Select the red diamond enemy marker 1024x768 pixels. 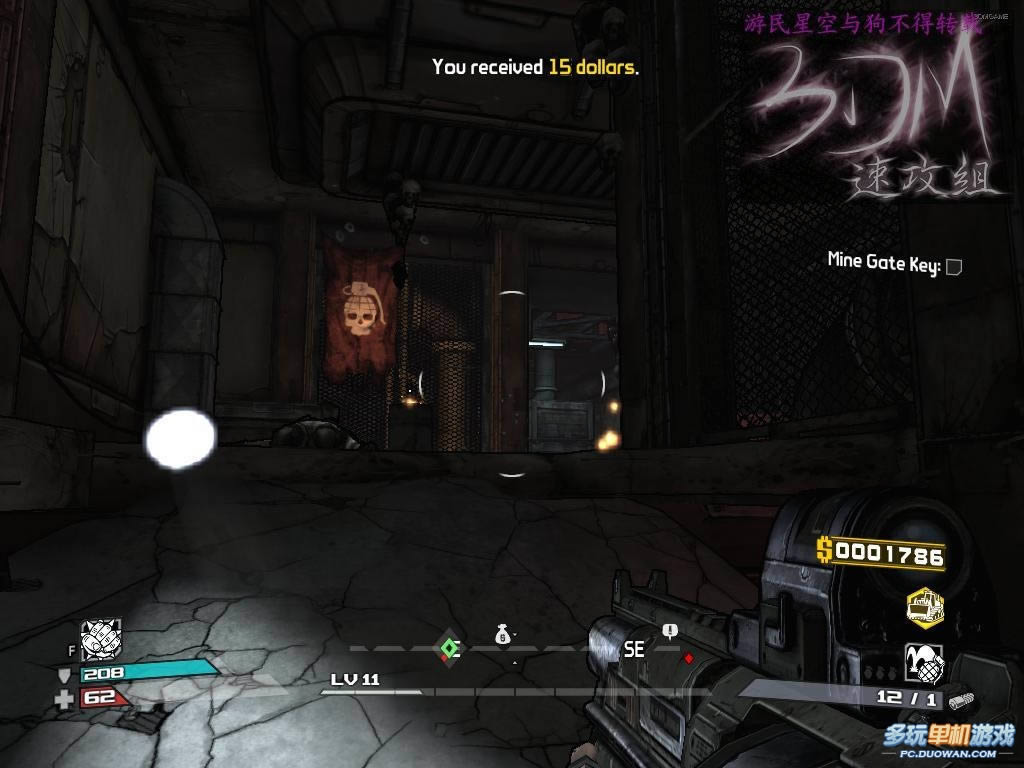[688, 658]
